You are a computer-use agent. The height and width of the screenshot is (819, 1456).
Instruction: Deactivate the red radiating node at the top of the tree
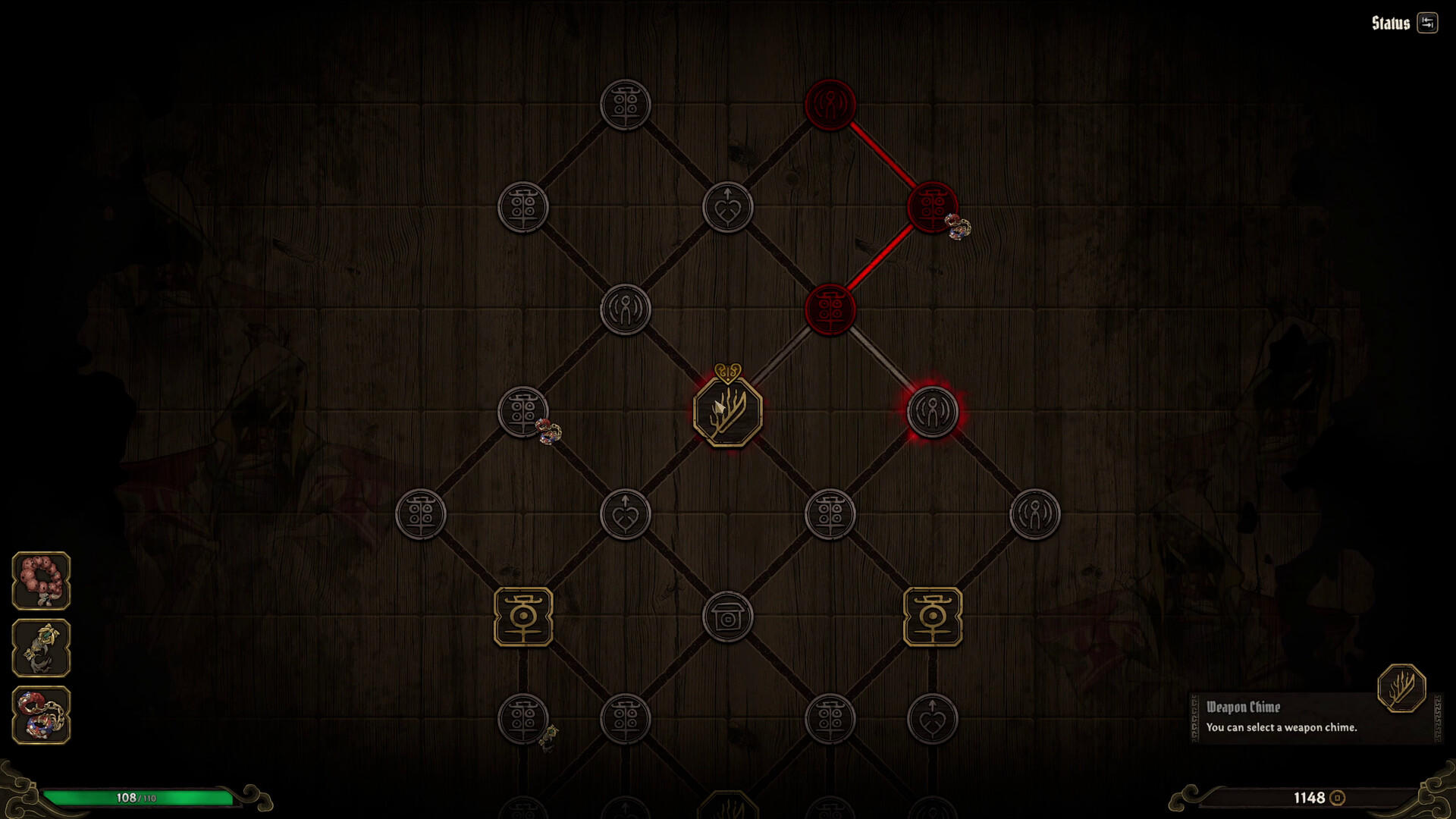click(x=829, y=104)
